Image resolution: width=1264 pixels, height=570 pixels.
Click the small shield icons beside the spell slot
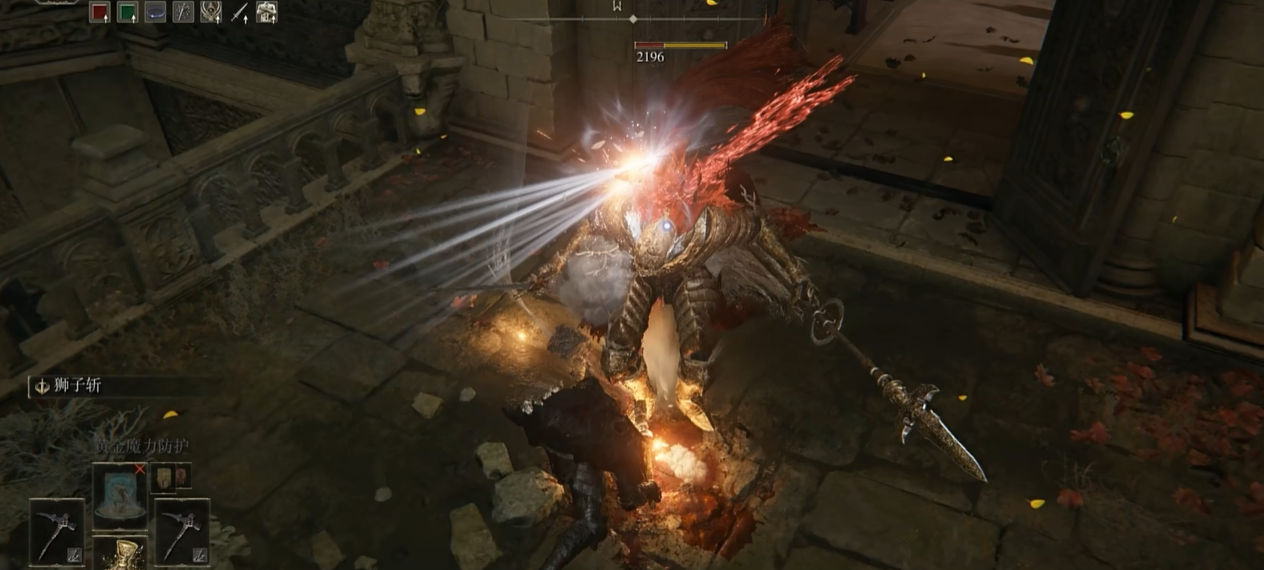(170, 478)
